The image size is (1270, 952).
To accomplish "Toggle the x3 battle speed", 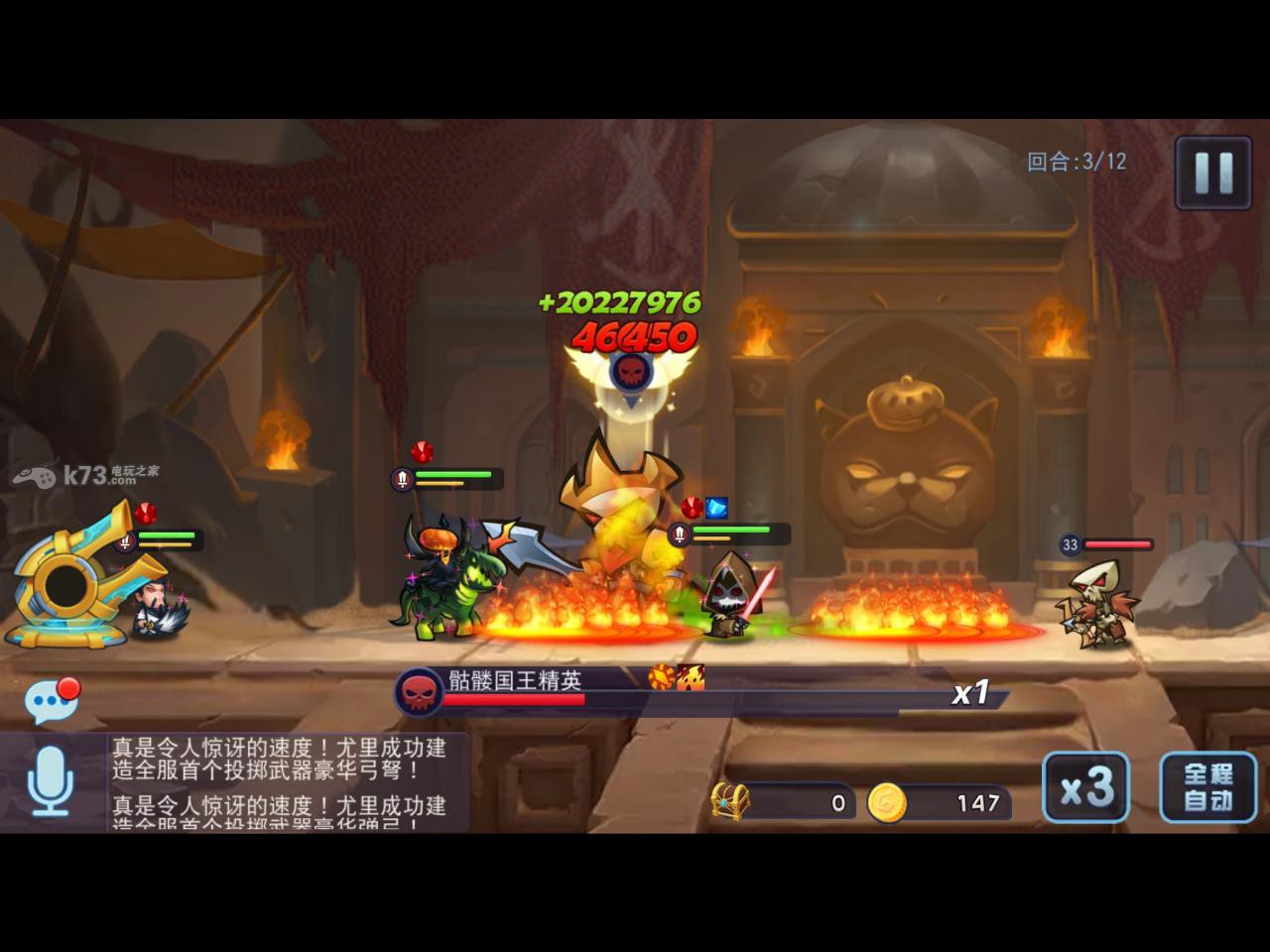I will coord(1085,787).
